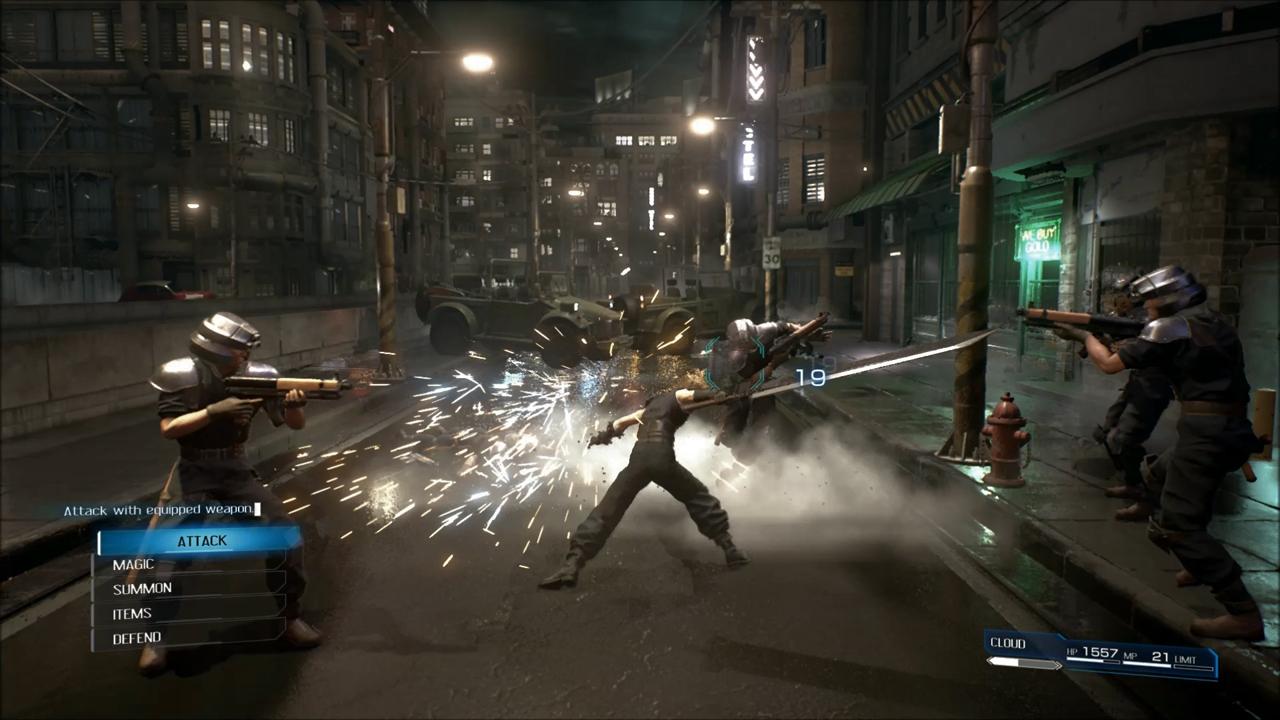Click the MP gauge bar
1280x720 pixels.
(x=1147, y=665)
